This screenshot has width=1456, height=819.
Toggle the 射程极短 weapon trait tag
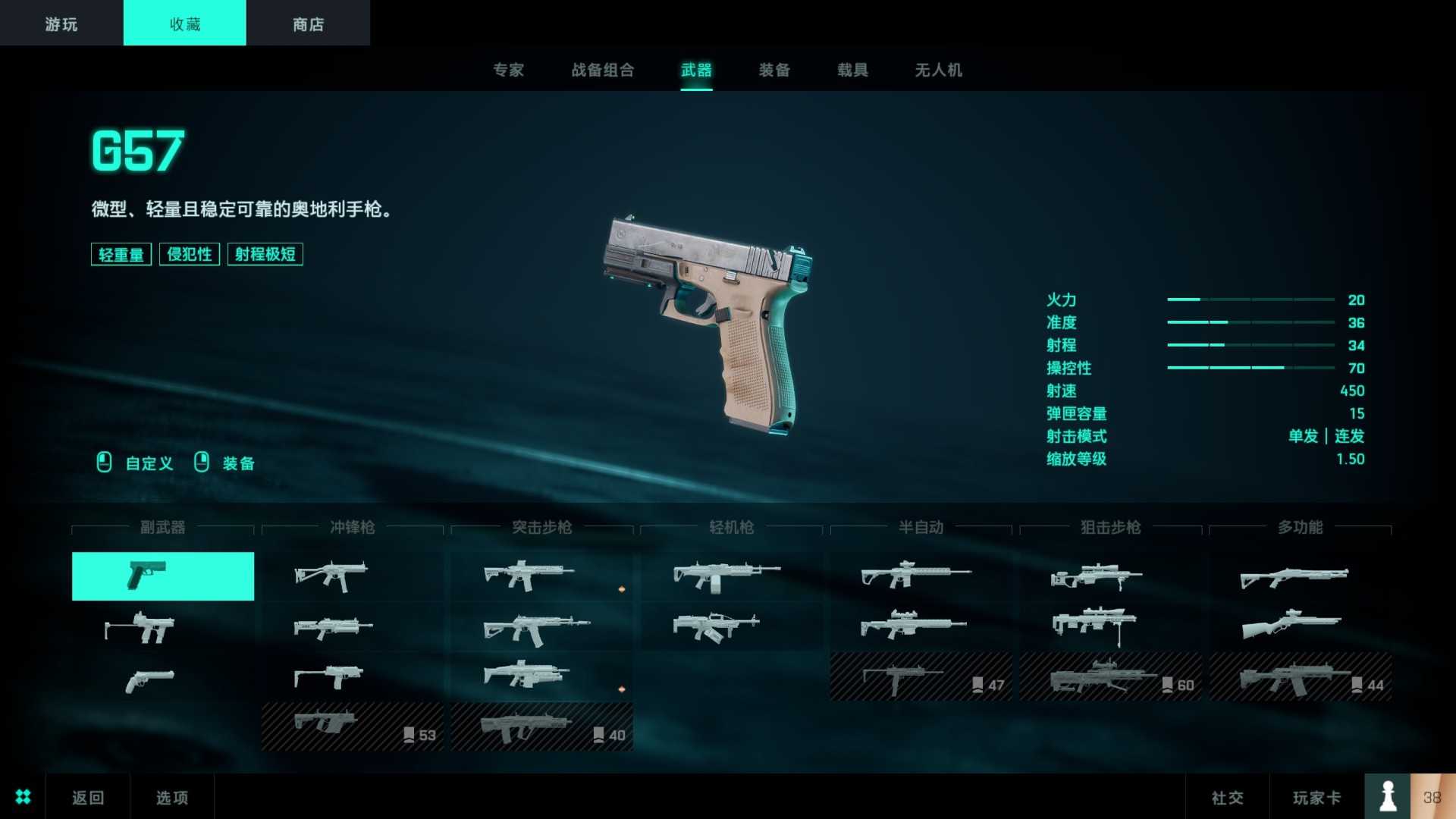265,254
